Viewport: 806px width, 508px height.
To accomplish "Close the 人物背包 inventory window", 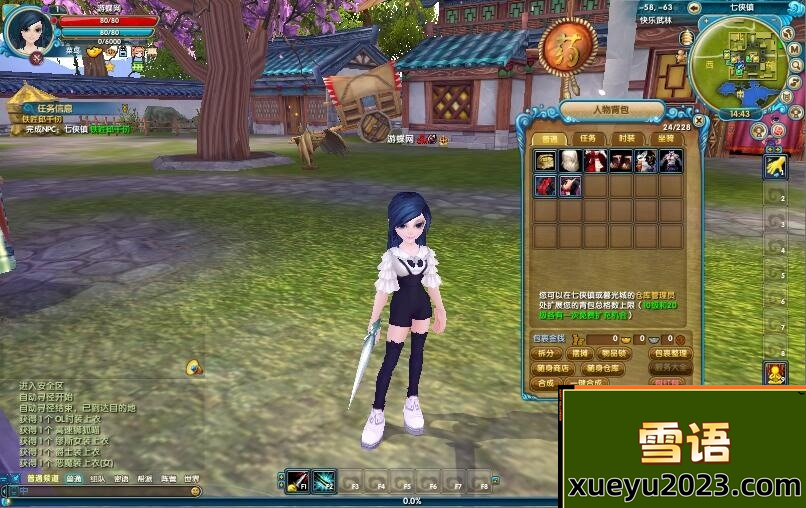I will point(699,121).
